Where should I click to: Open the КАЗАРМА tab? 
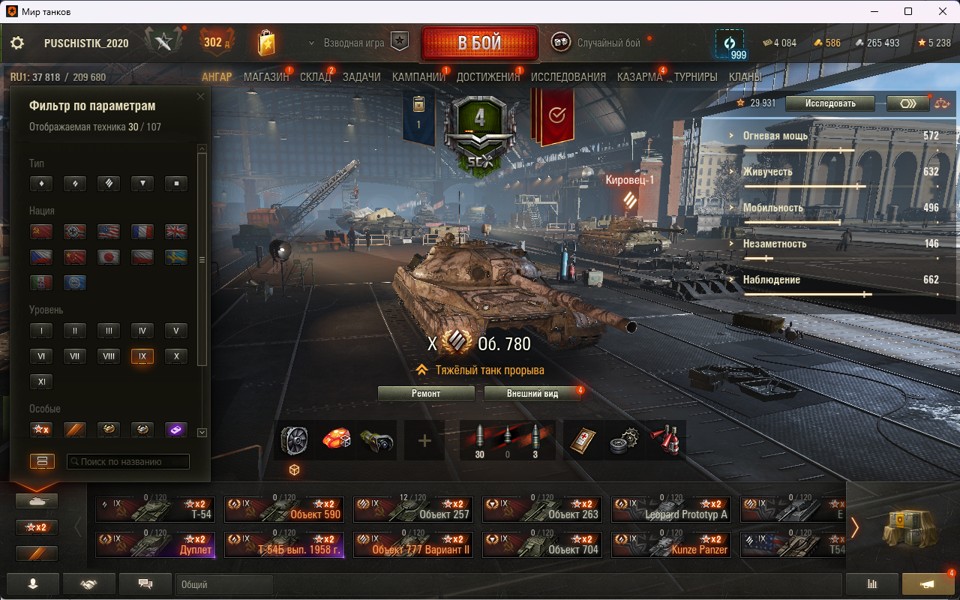coord(639,77)
